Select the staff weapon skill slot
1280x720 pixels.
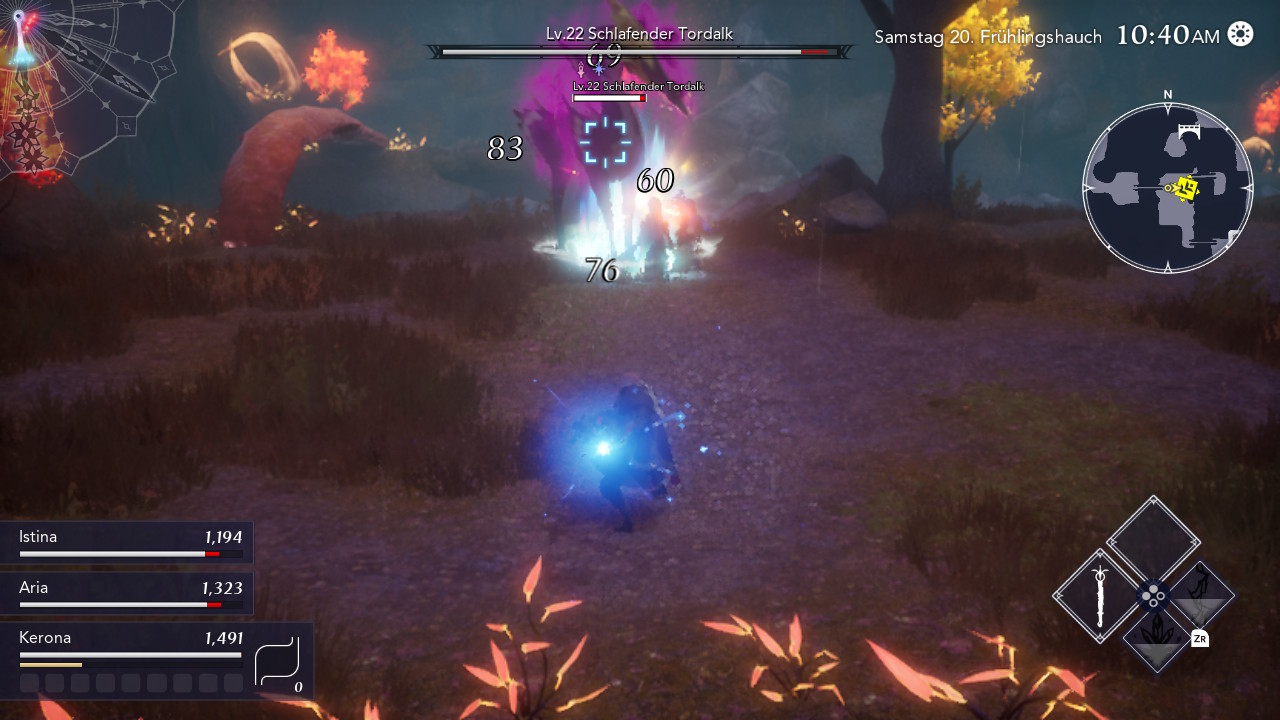1100,596
